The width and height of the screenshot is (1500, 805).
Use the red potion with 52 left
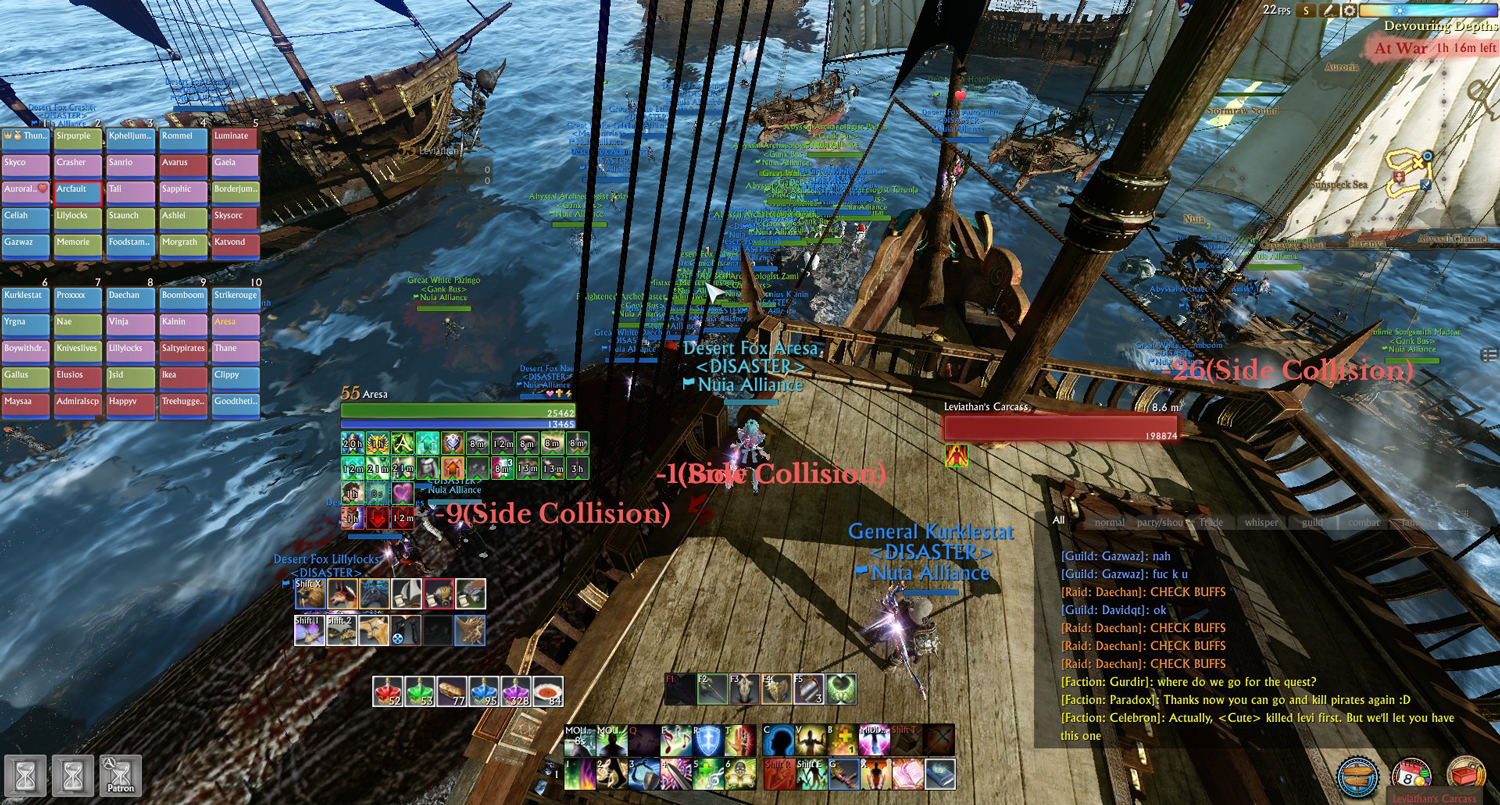387,691
